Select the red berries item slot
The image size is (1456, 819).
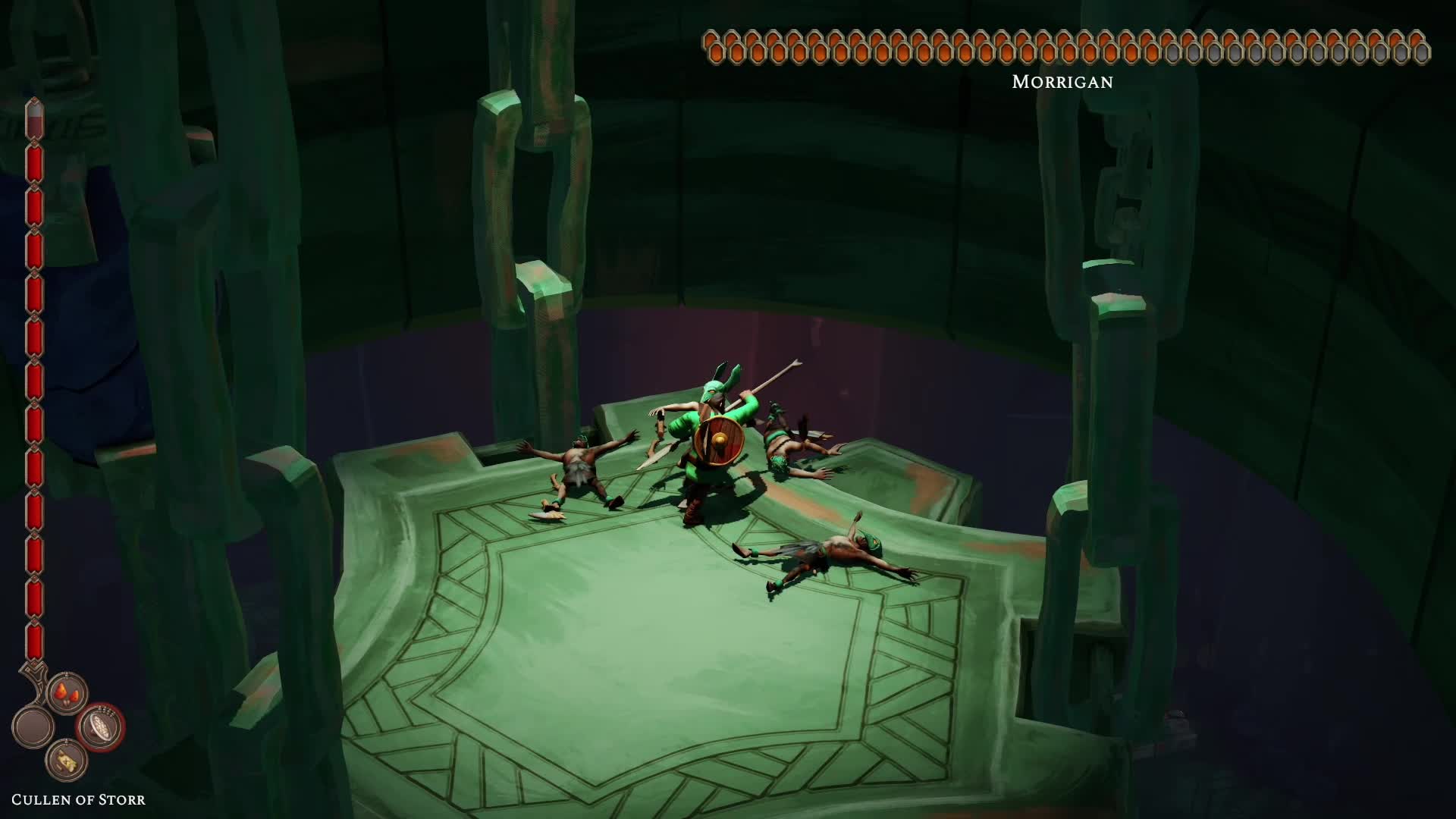tap(67, 693)
